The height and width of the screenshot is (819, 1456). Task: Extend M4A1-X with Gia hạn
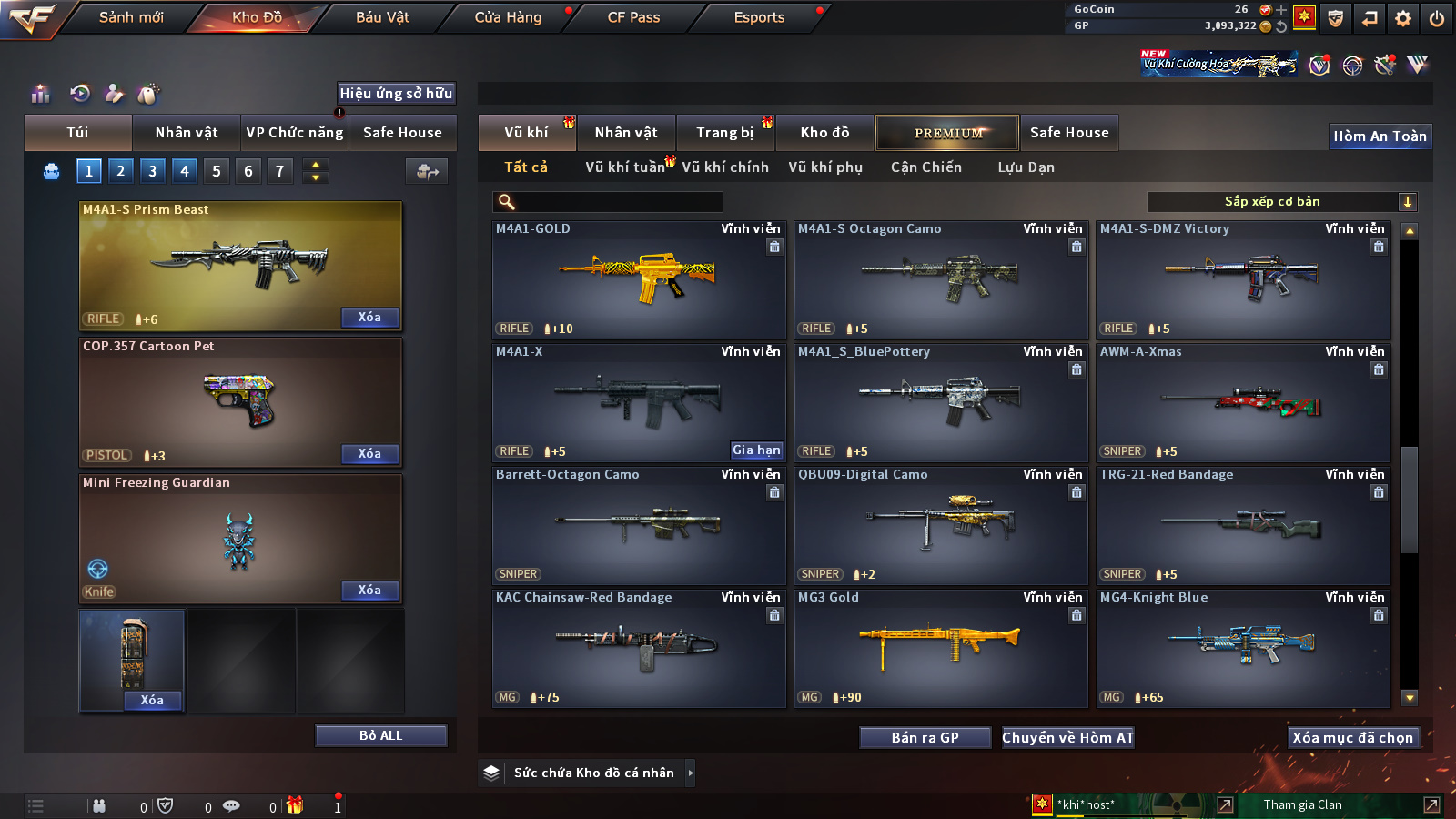pos(756,450)
